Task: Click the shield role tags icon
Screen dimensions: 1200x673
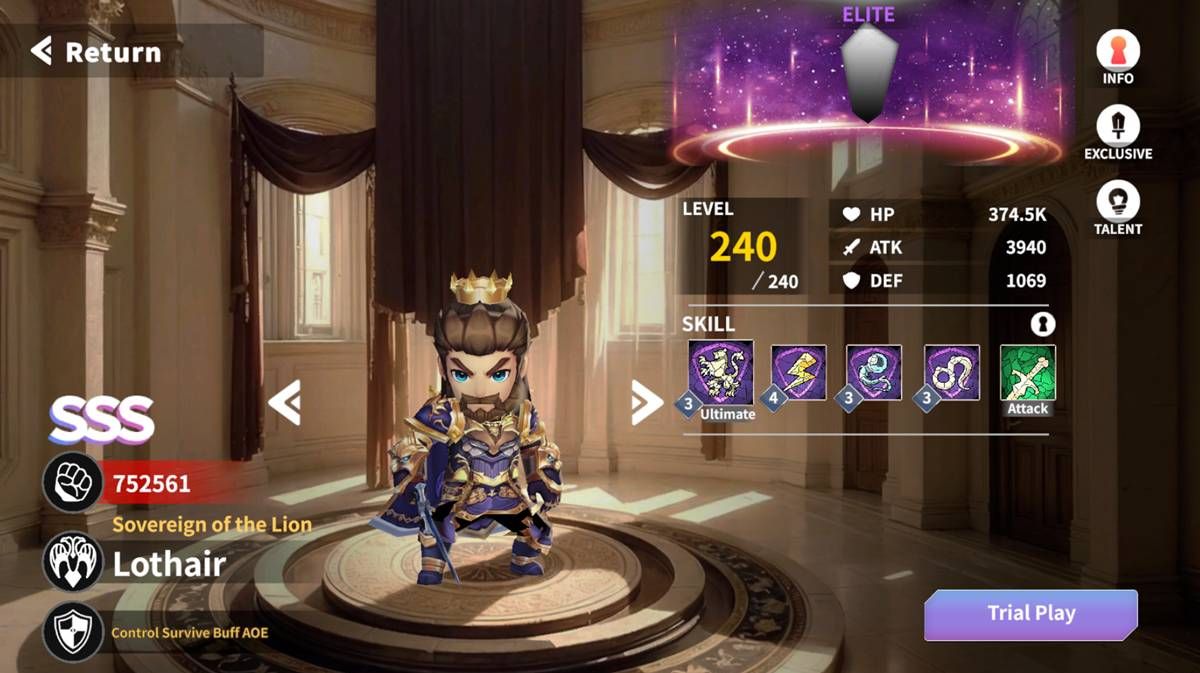Action: [x=72, y=631]
